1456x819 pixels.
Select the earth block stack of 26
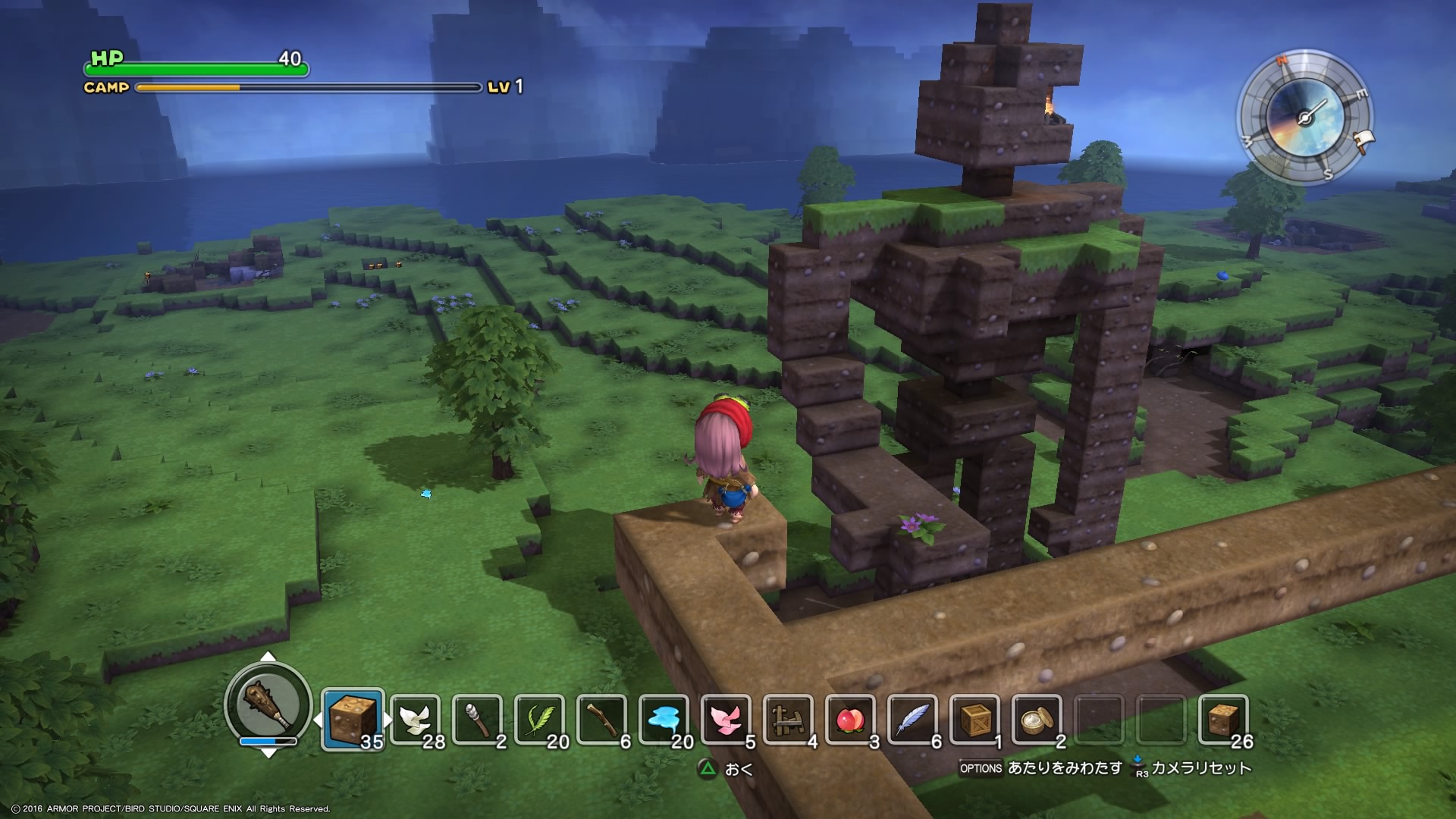click(1223, 719)
